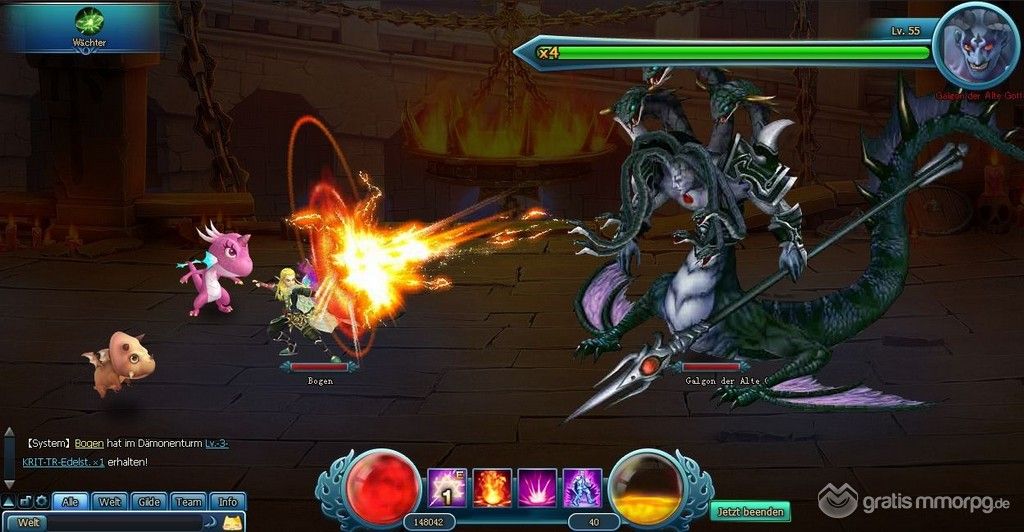Viewport: 1024px width, 532px height.
Task: Send chat message with the arrow button
Action: 211,522
